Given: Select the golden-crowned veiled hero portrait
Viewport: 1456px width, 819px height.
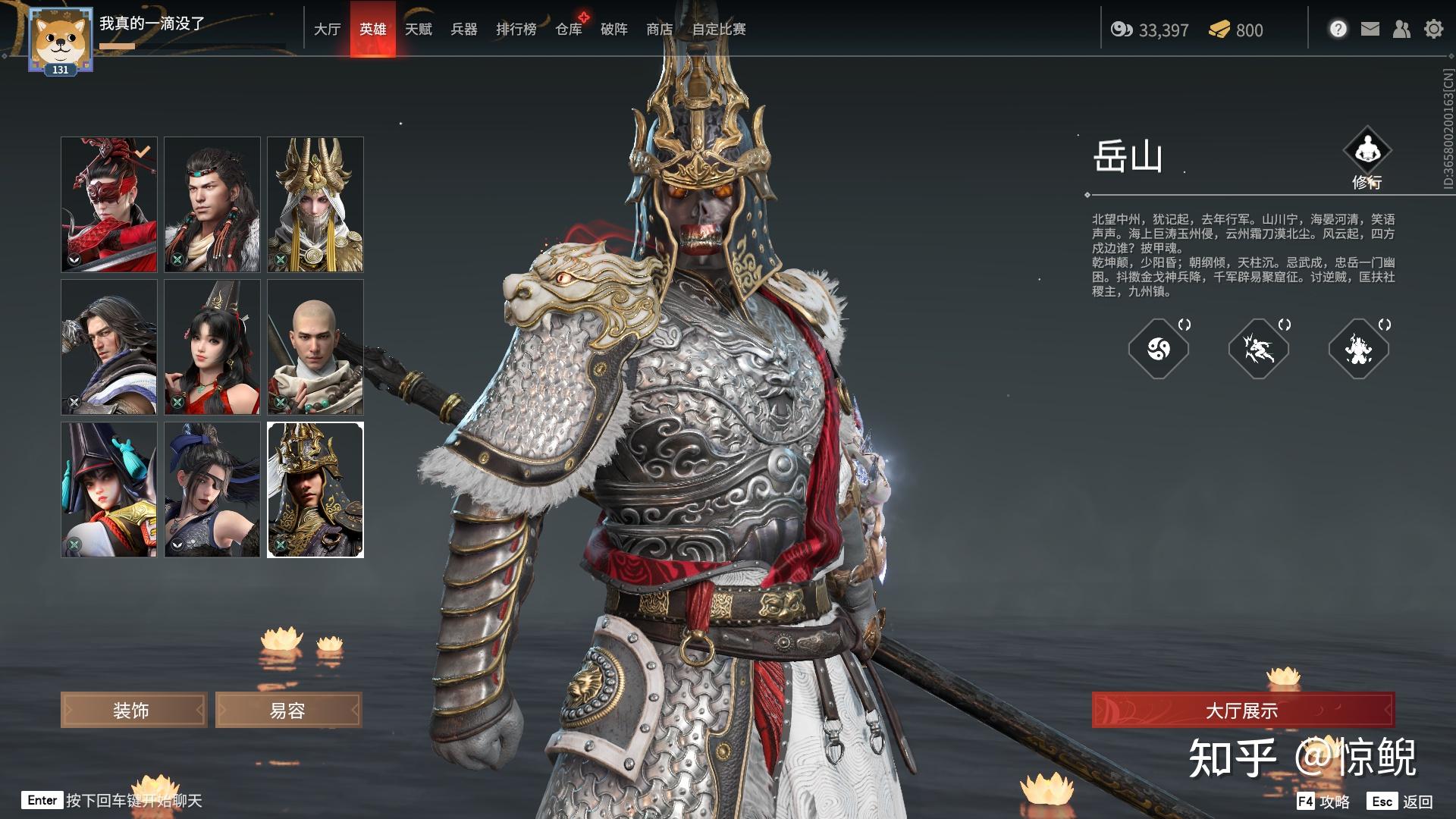Looking at the screenshot, I should click(x=315, y=204).
